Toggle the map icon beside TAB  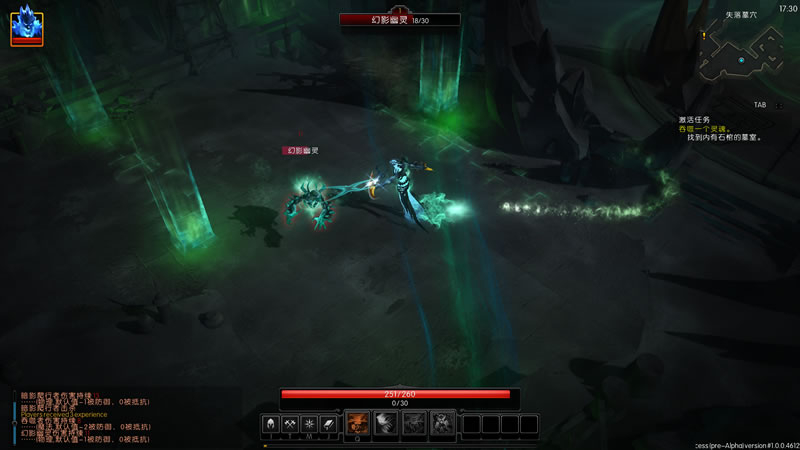[x=779, y=104]
